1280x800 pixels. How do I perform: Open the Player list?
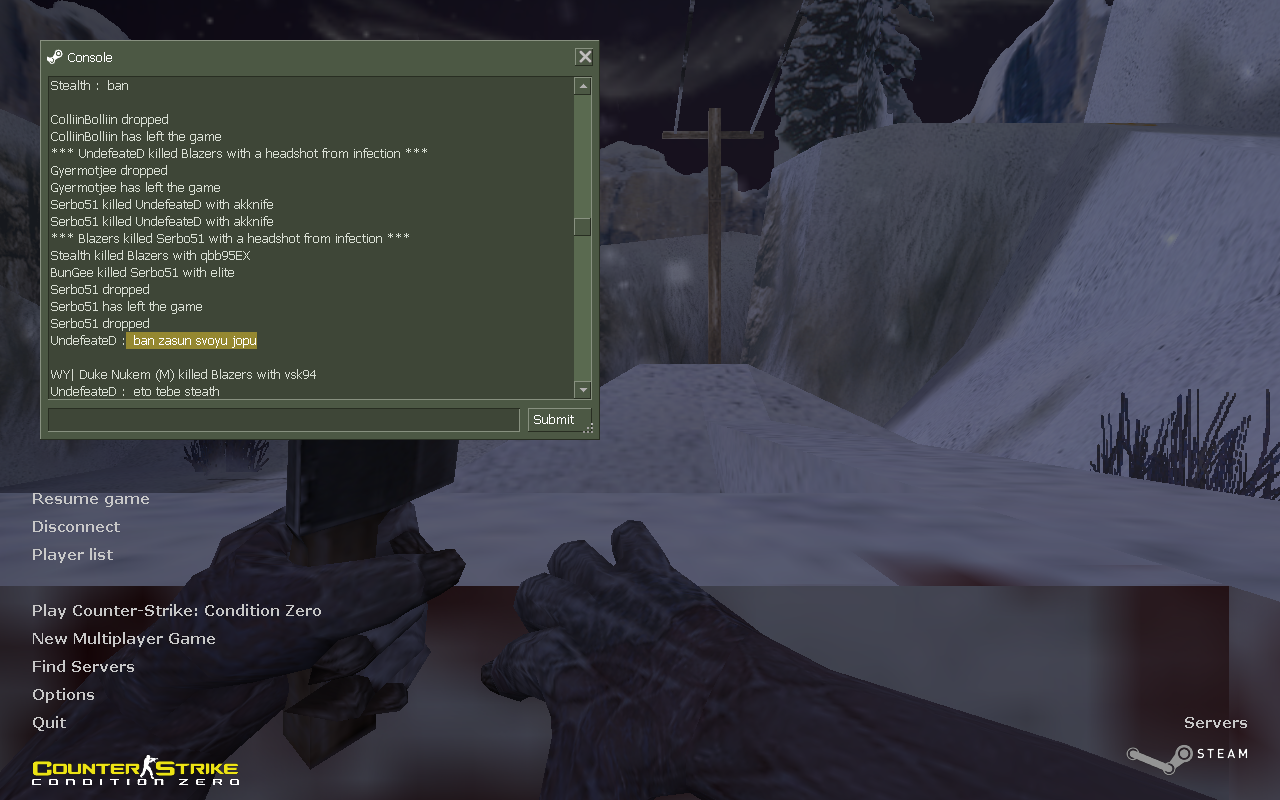tap(72, 555)
